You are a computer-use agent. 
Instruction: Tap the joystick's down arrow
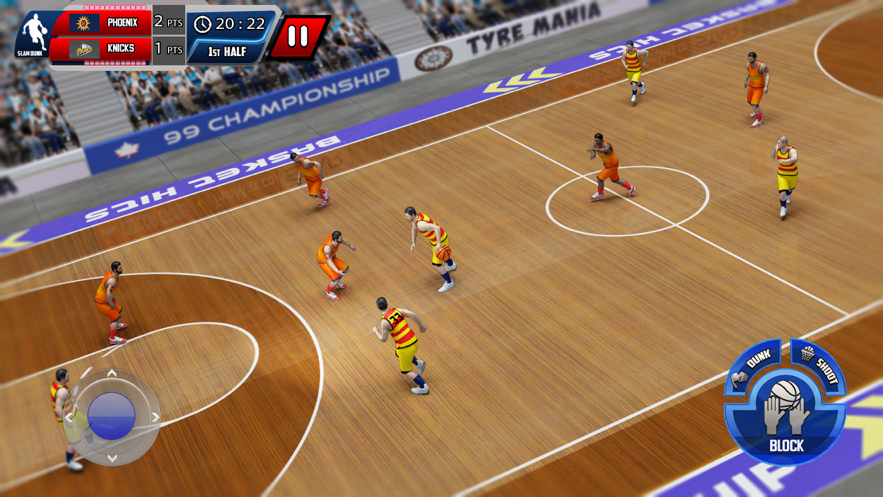[112, 458]
